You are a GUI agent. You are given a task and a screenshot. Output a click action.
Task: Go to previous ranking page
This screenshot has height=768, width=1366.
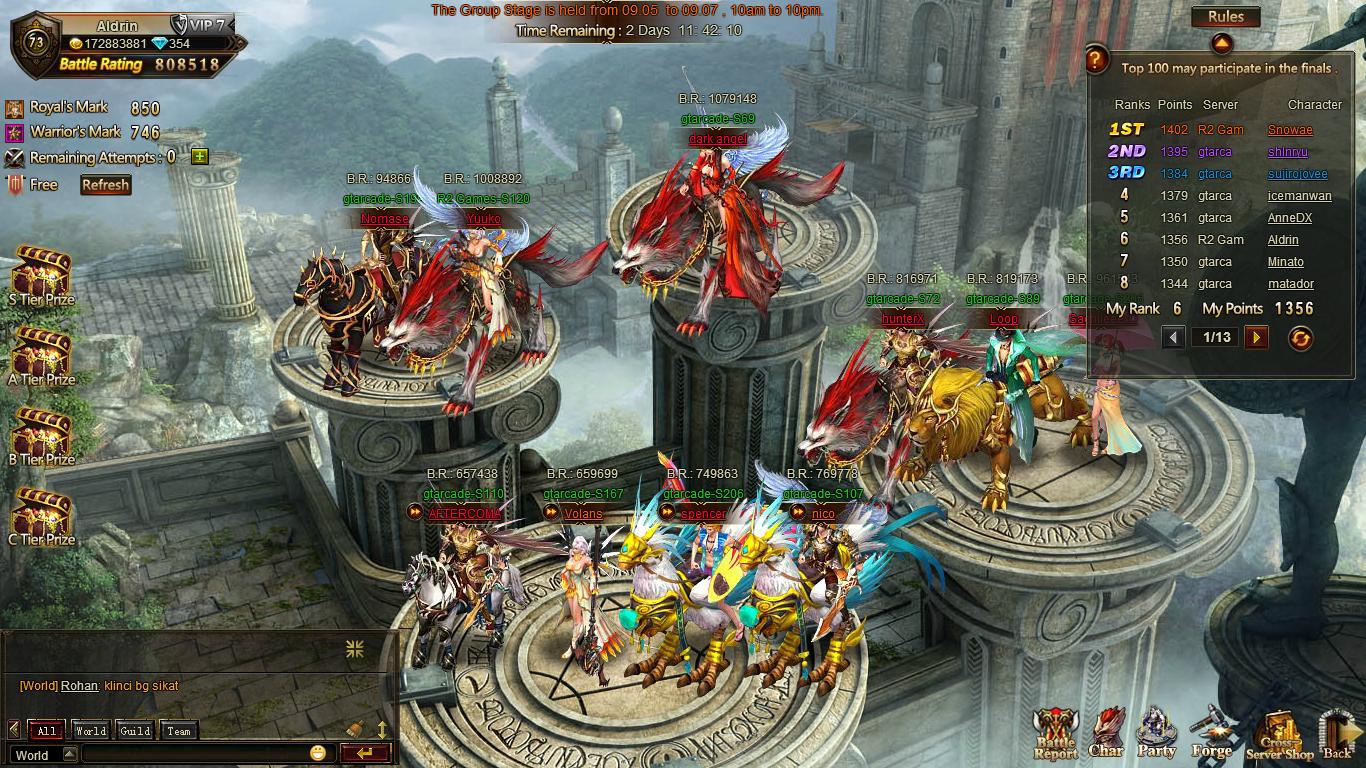1175,338
